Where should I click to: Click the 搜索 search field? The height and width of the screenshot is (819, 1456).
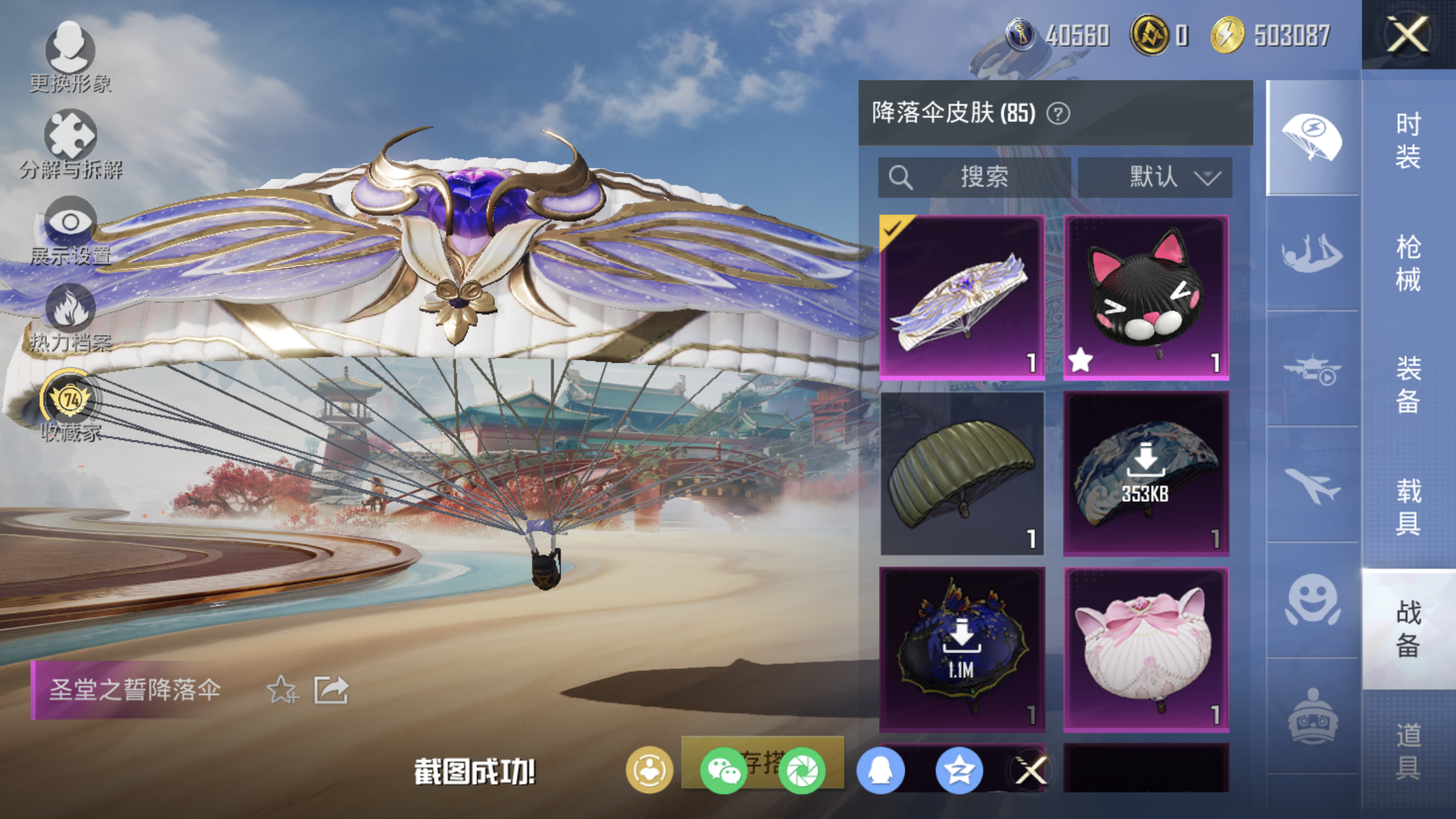[974, 177]
